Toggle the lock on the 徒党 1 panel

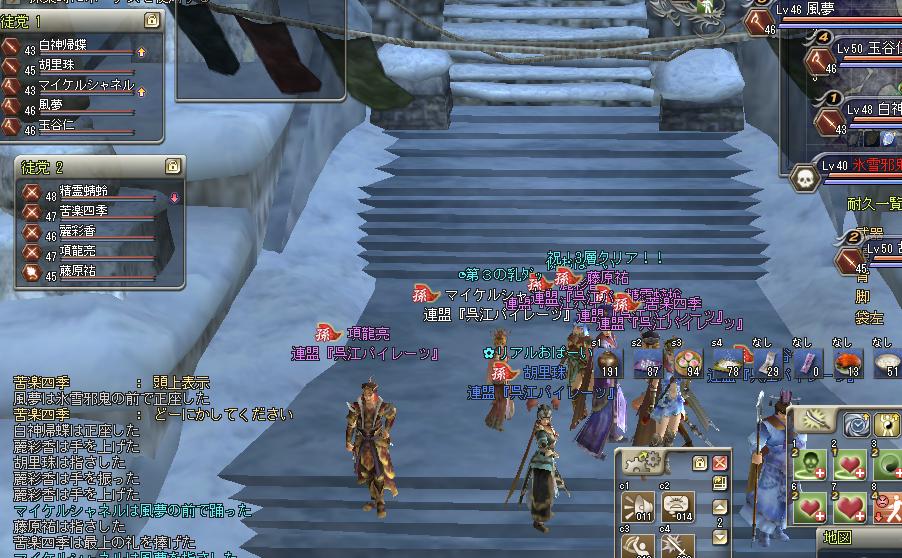151,20
